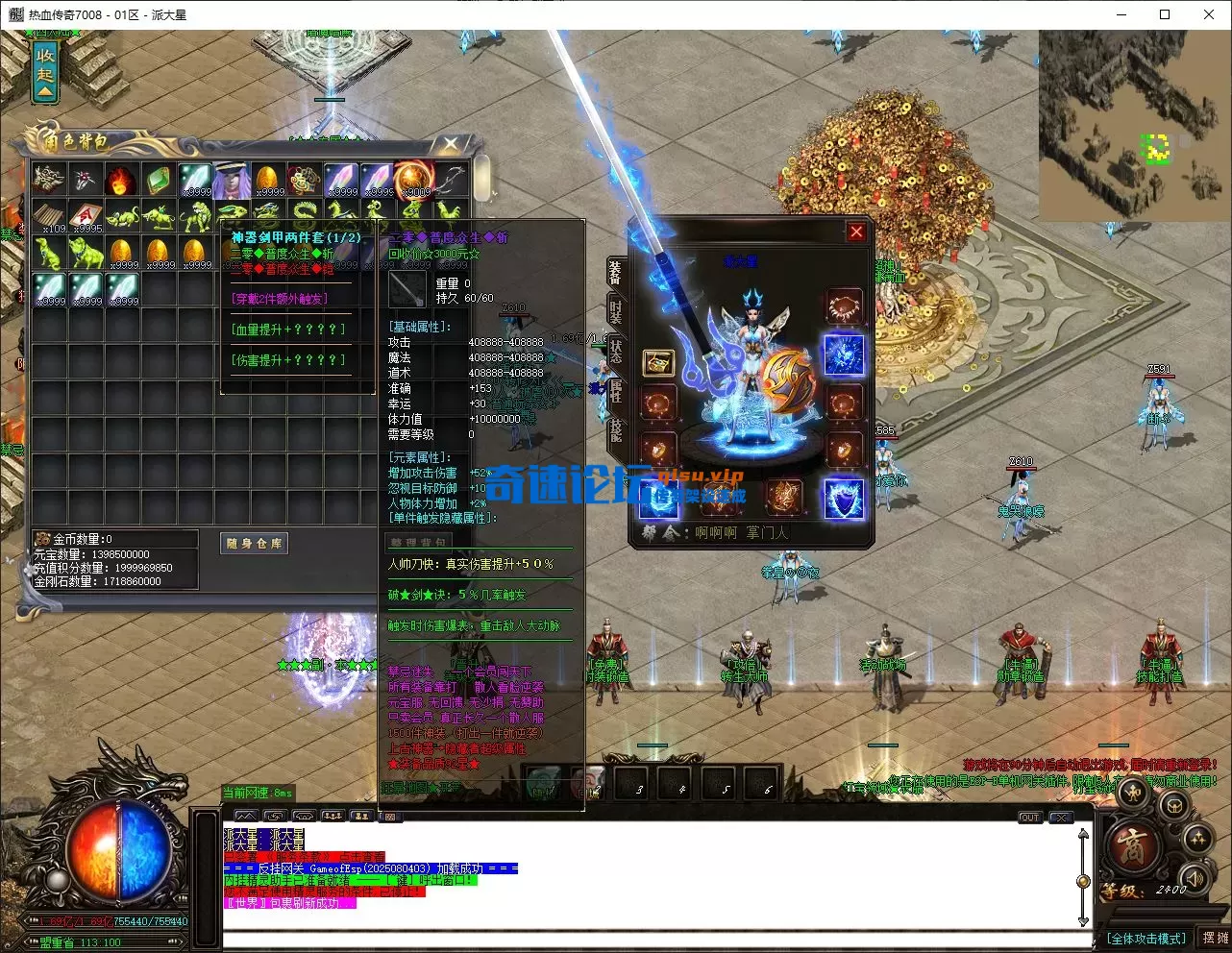Viewport: 1232px width, 953px height.
Task: Open the 属性 attributes tab
Action: coord(615,390)
